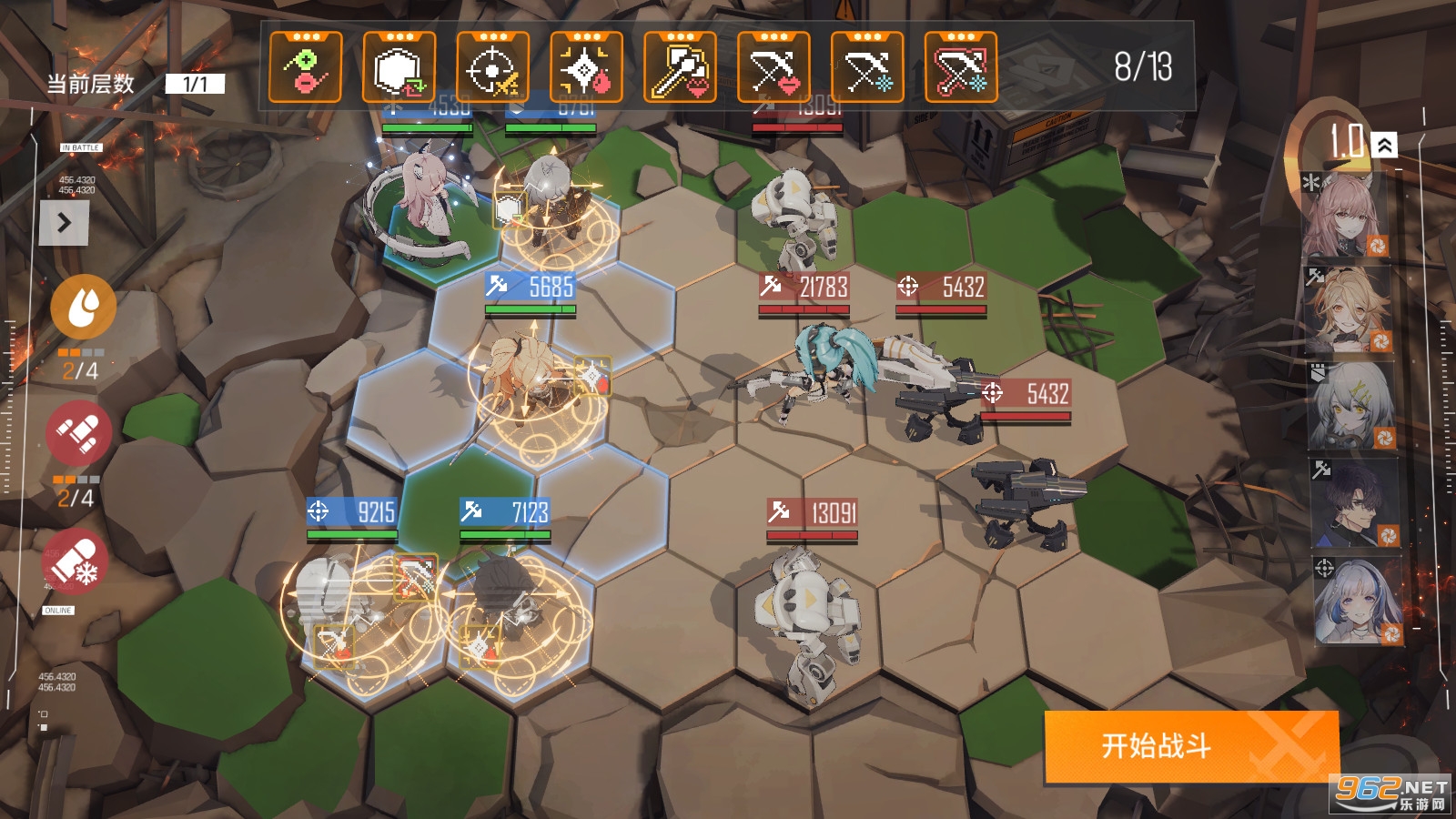Select the white-and-blue-haired sniper portrait

1356,601
